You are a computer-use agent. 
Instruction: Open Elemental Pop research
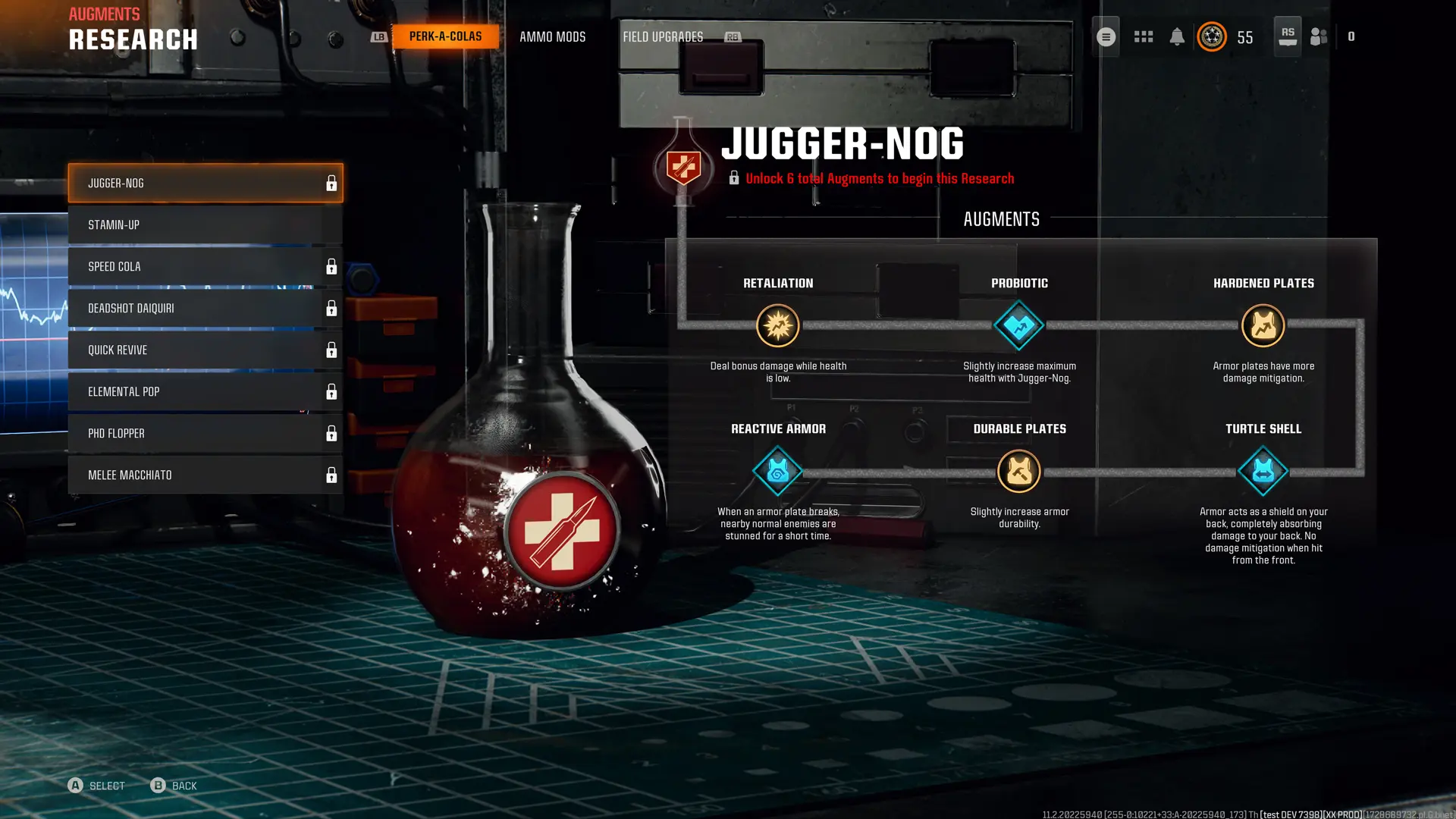point(205,392)
